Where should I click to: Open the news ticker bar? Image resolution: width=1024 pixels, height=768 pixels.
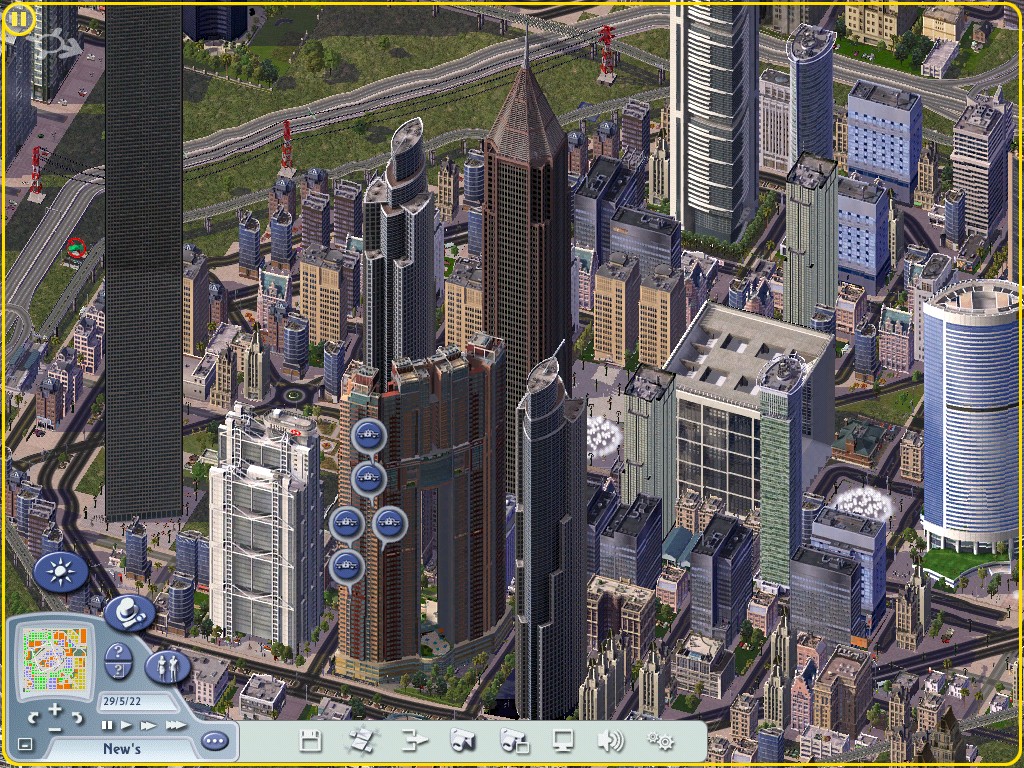pos(121,748)
